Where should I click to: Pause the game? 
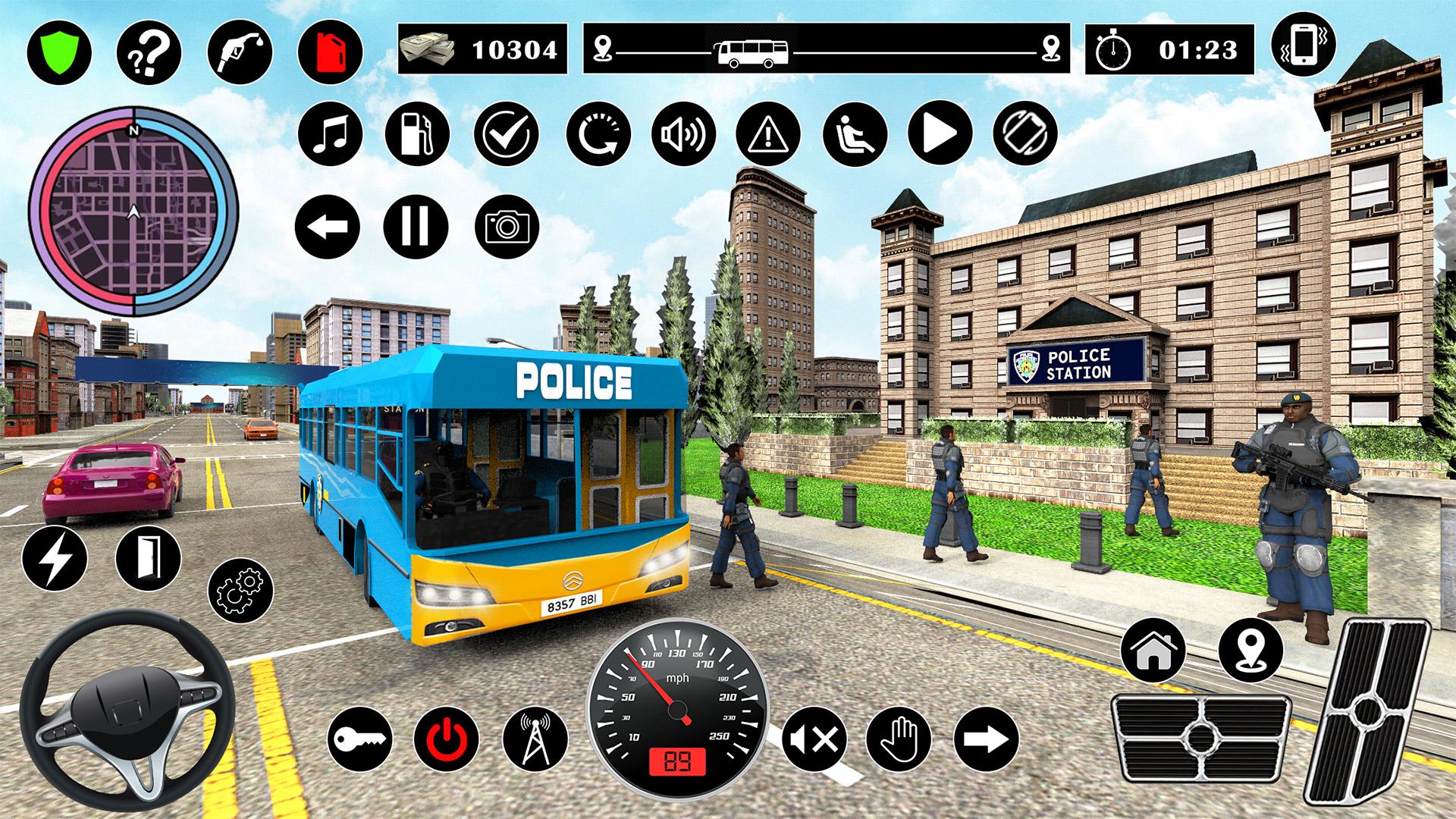[x=416, y=226]
